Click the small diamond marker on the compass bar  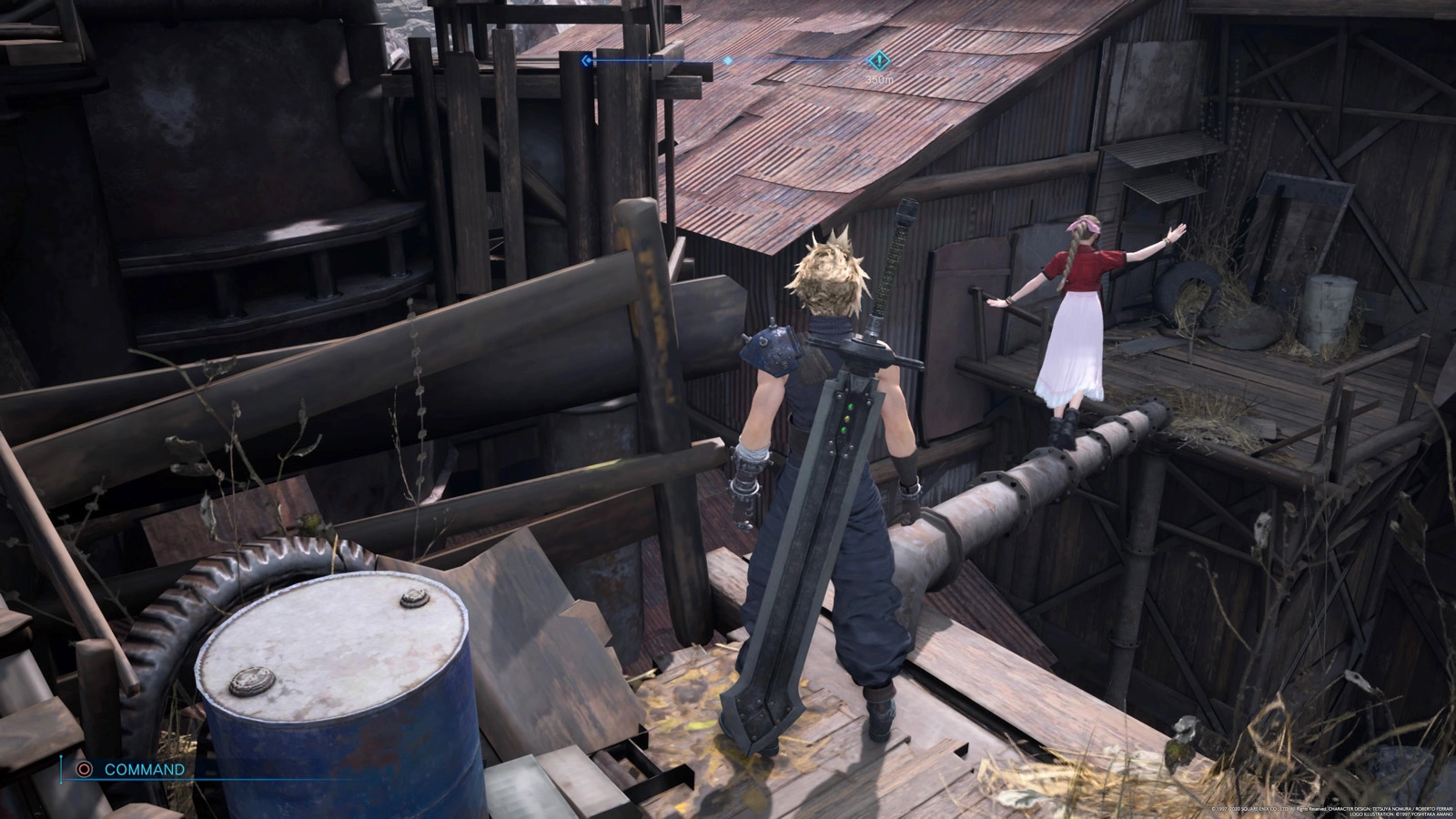(x=728, y=61)
